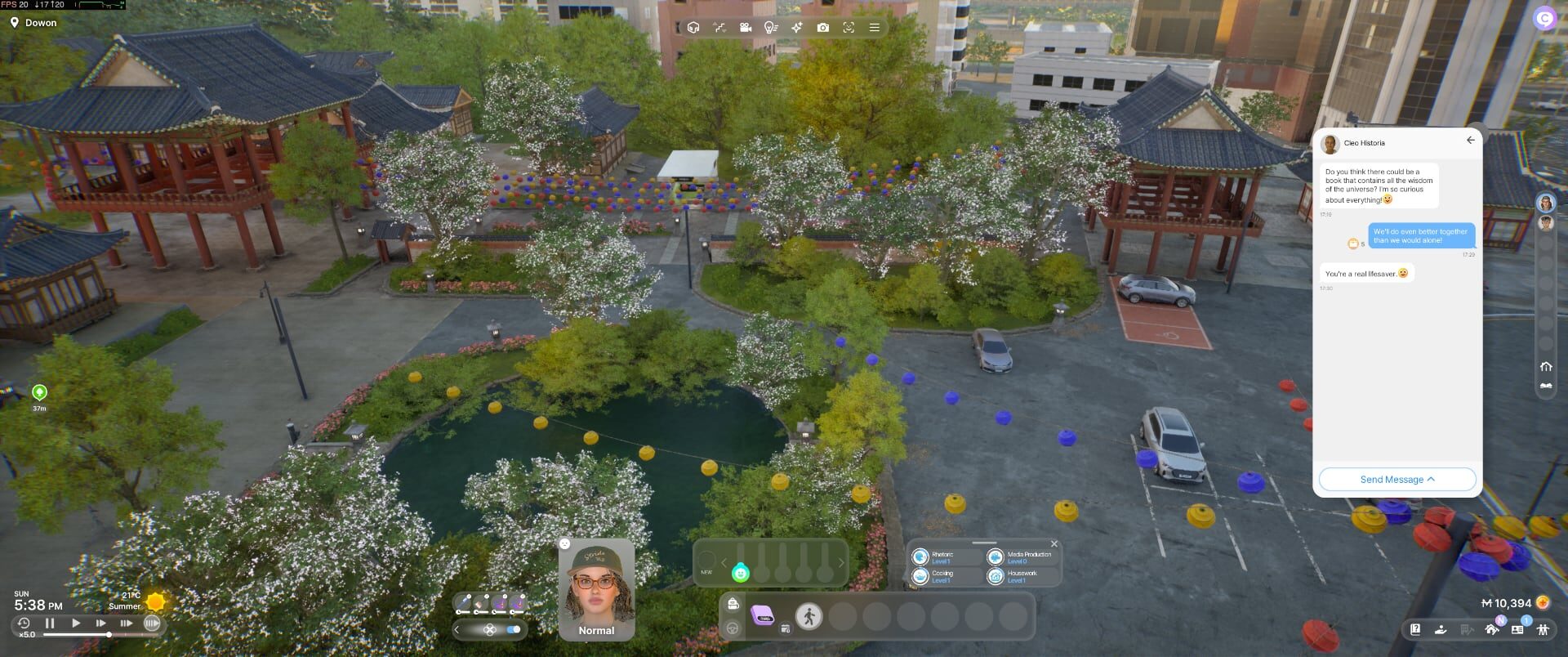Close the skills panel
Image resolution: width=1568 pixels, height=657 pixels.
point(1053,544)
